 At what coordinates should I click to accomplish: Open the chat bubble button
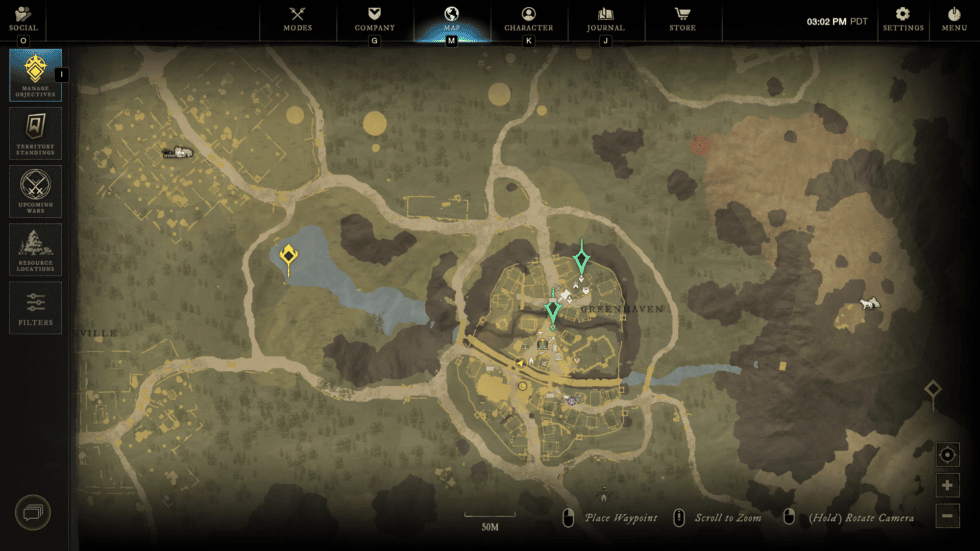33,513
